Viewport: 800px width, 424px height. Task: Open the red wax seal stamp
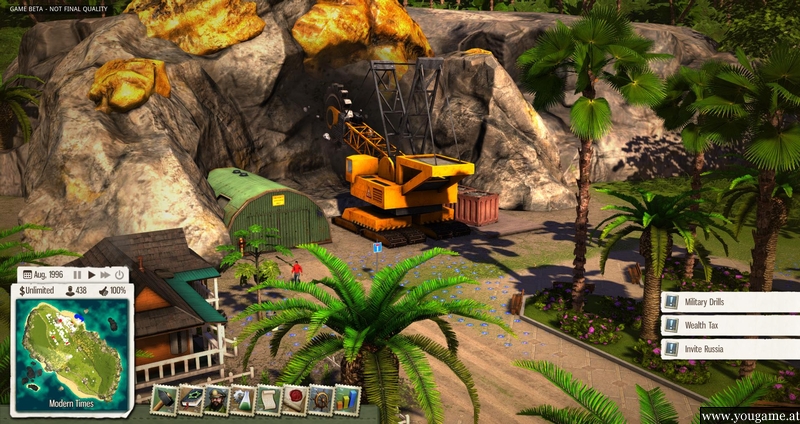point(295,399)
